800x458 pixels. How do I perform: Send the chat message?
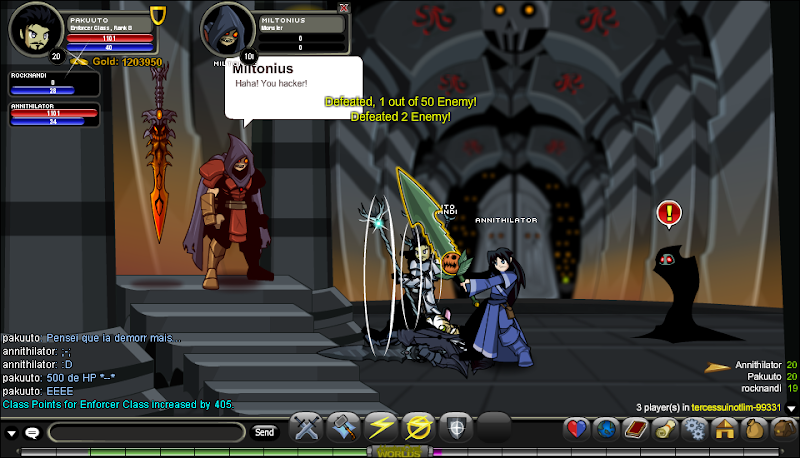(264, 432)
